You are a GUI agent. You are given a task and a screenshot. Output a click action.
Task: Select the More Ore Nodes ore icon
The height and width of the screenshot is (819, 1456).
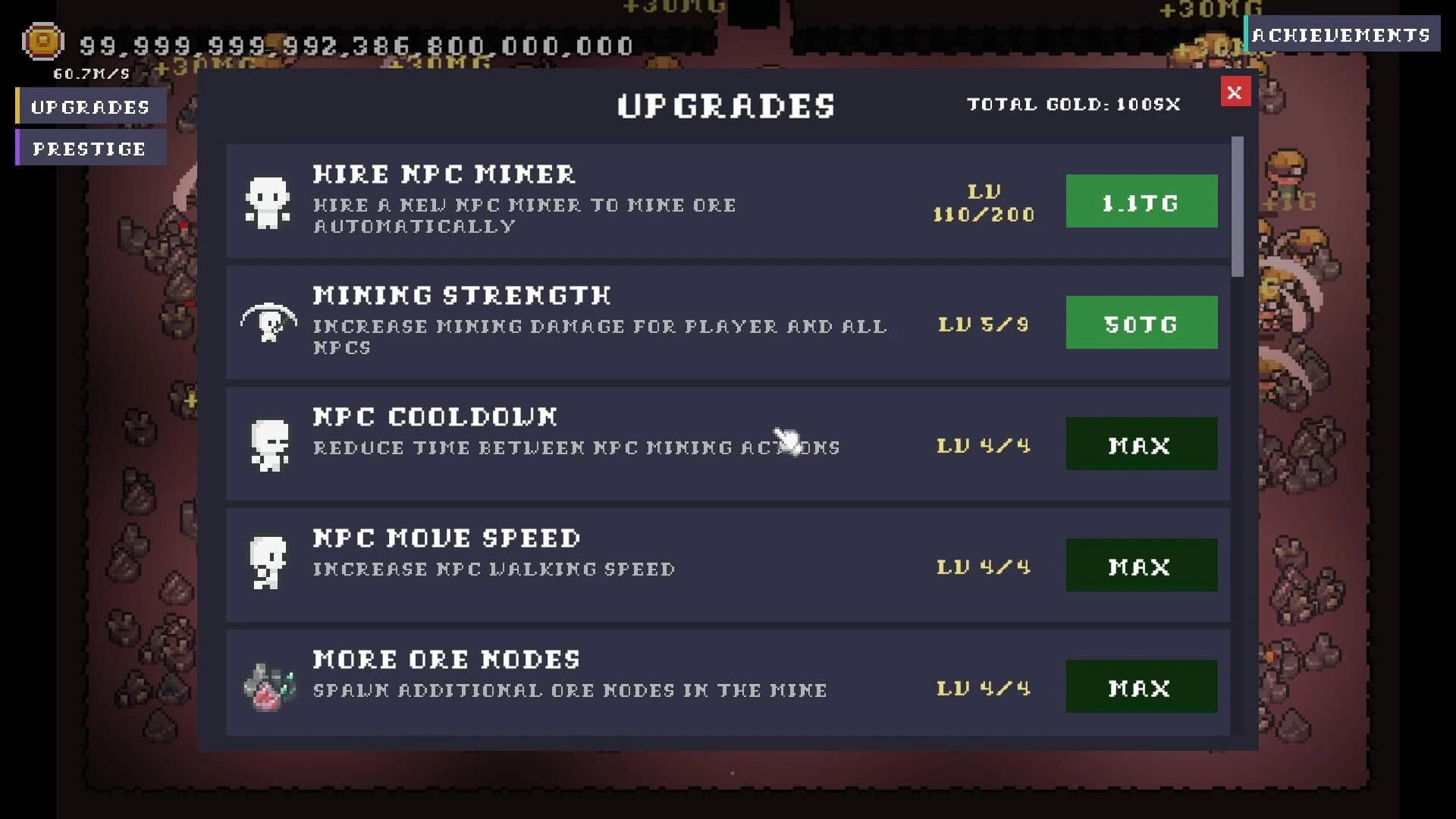266,685
